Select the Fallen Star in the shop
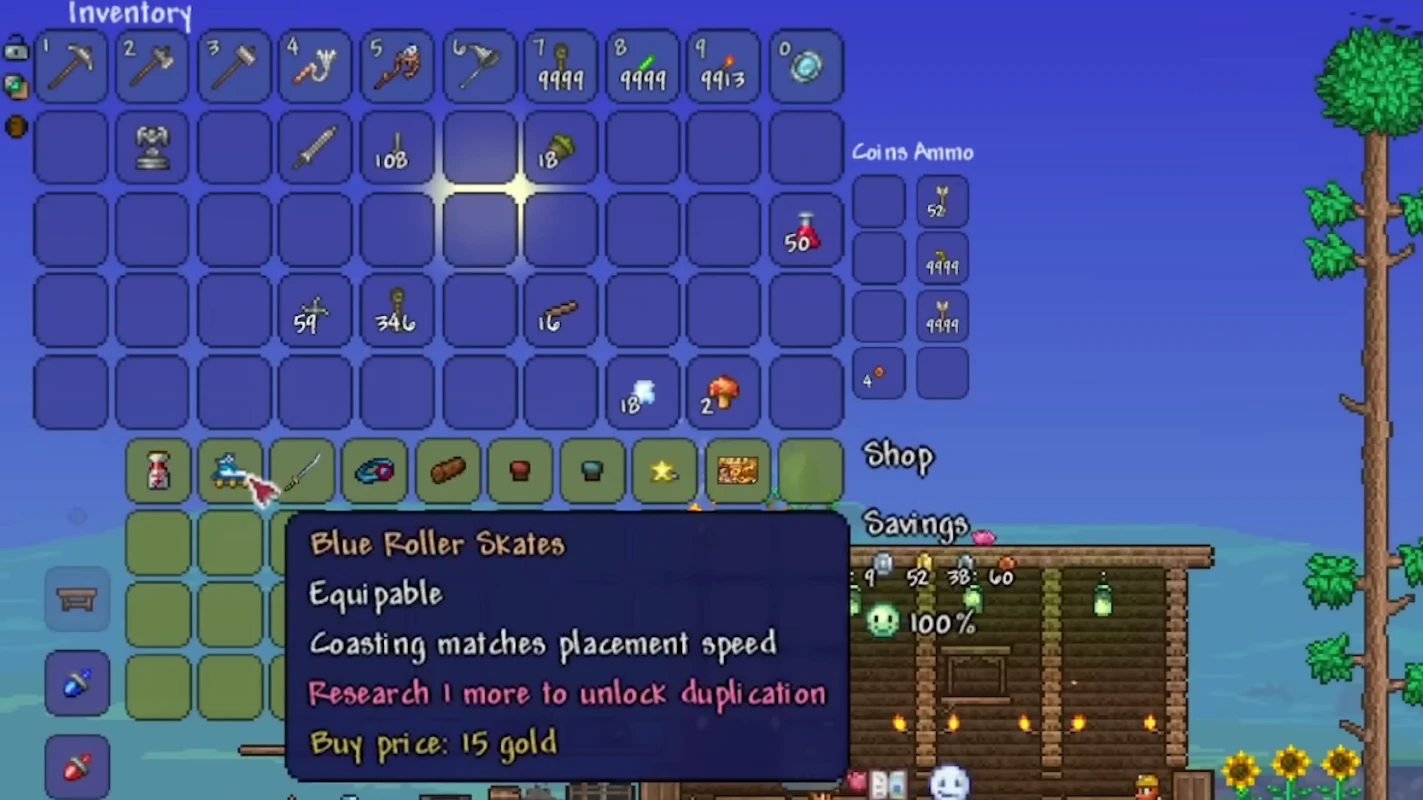1423x800 pixels. pos(663,471)
